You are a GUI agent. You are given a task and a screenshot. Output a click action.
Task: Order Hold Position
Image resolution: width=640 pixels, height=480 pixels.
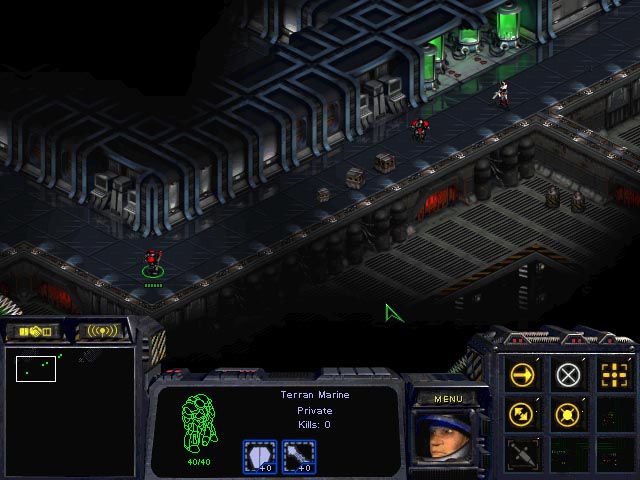click(x=568, y=413)
